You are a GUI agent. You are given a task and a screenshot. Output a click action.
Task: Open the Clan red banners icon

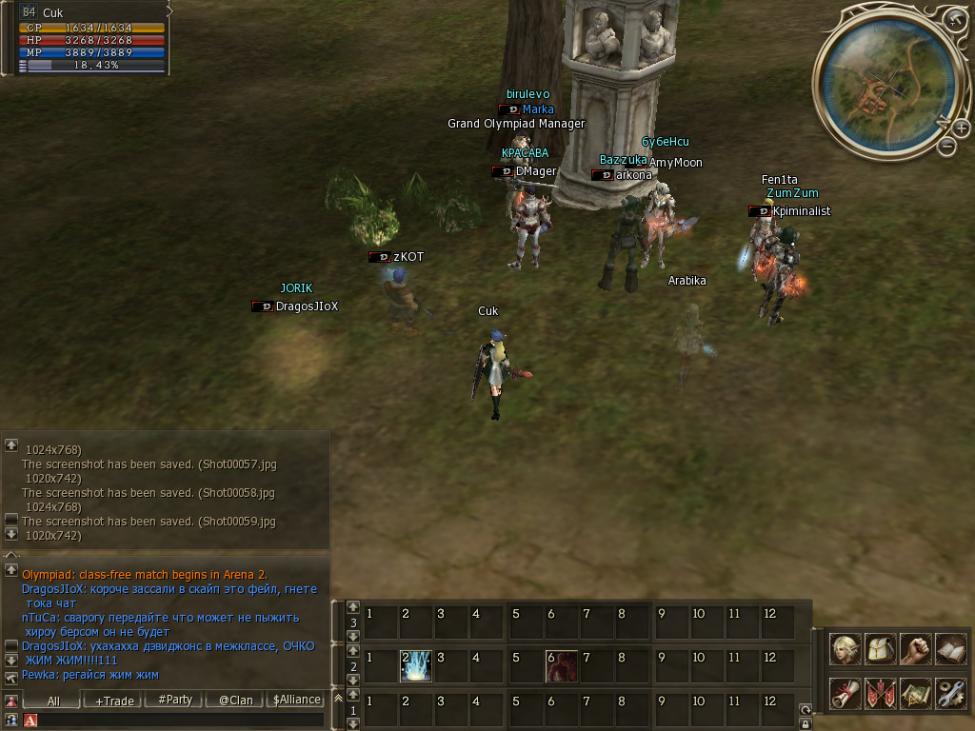(x=881, y=692)
